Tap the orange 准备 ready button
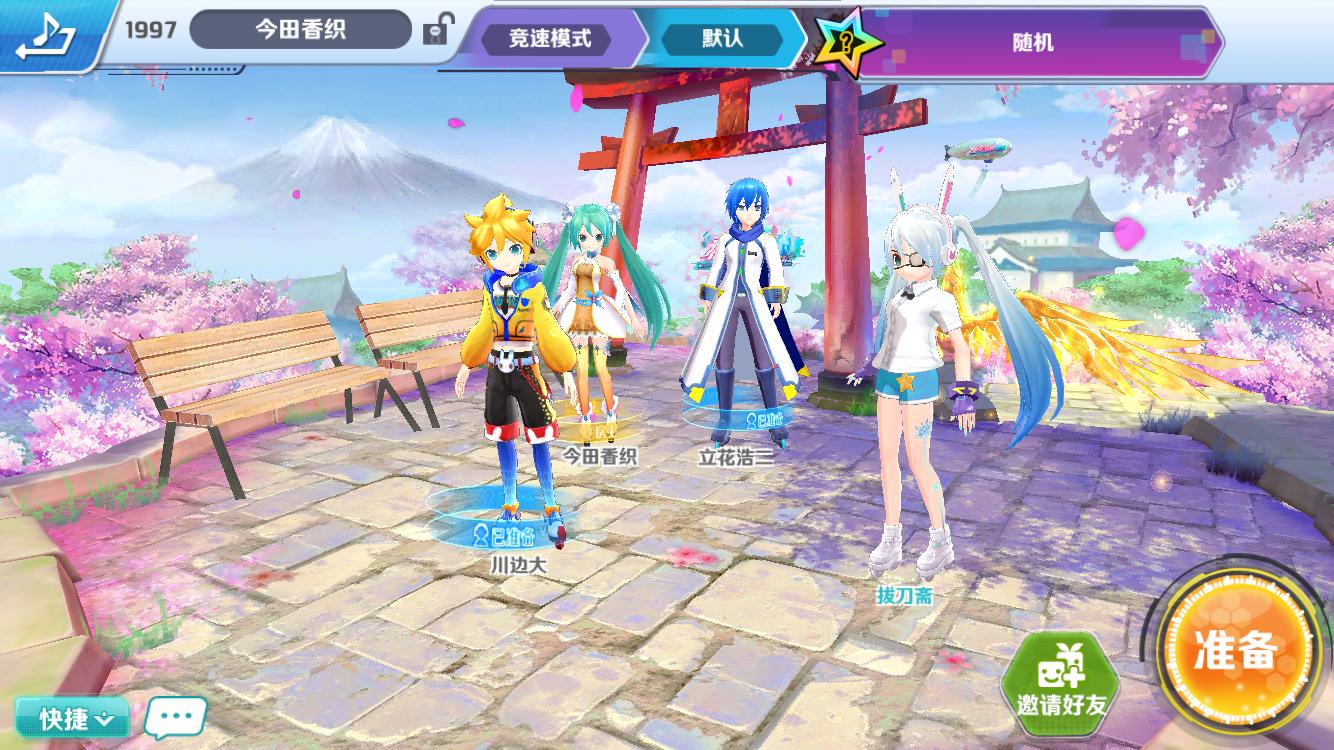This screenshot has height=750, width=1334. point(1236,652)
